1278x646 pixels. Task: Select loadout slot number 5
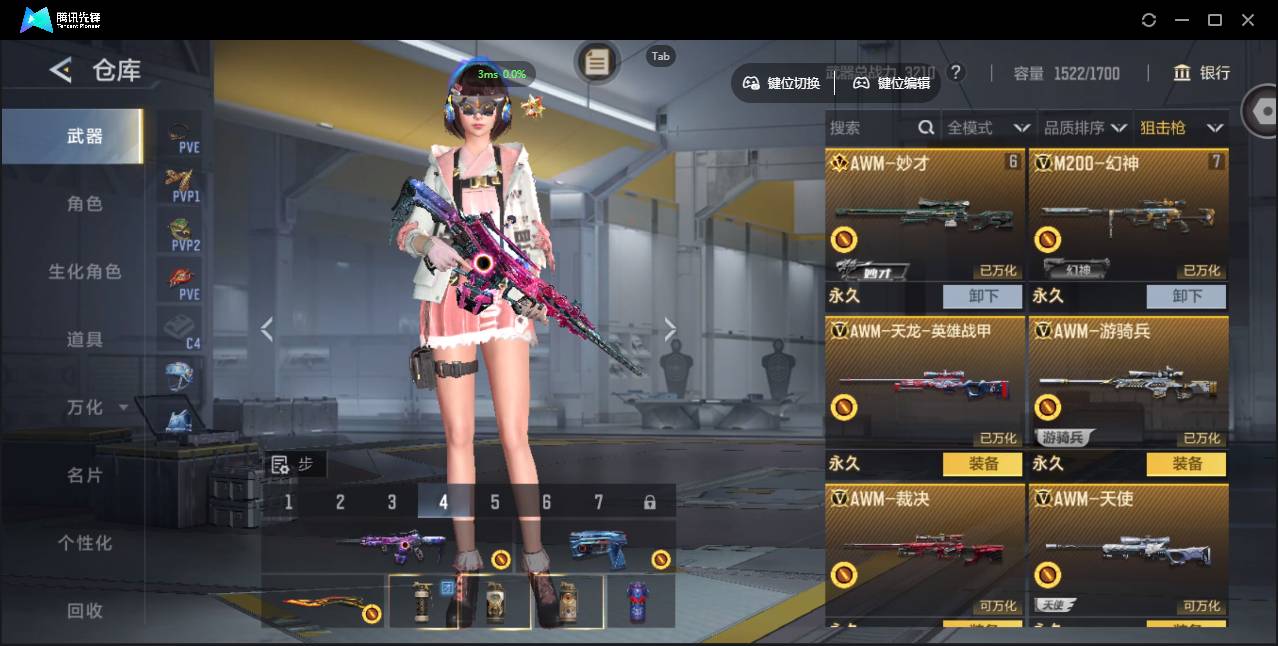click(495, 502)
